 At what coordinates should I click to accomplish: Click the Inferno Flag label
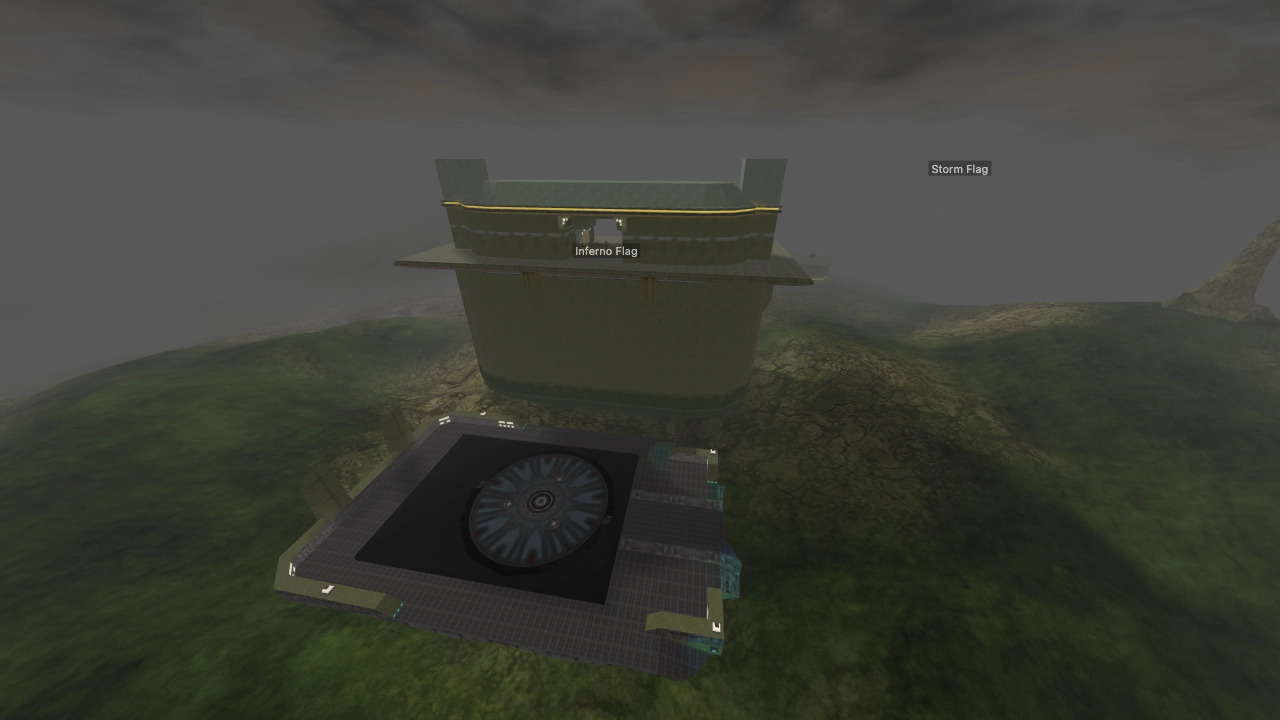pyautogui.click(x=606, y=251)
